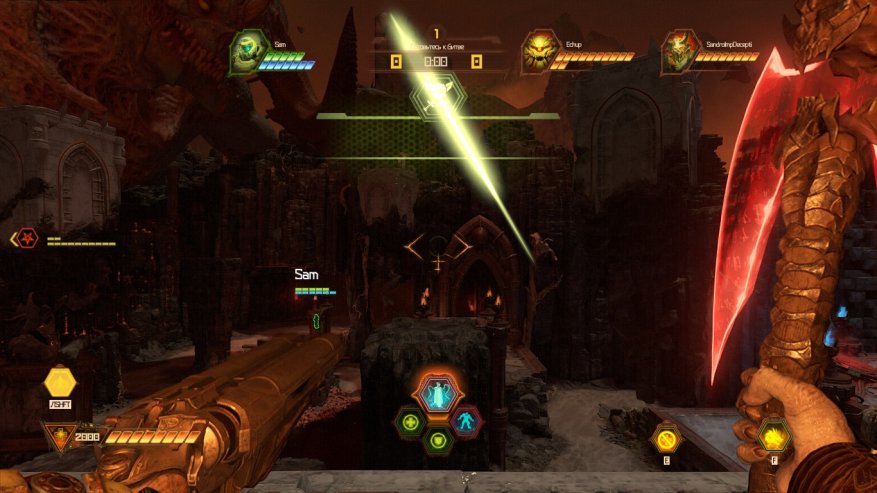Use the crossed-out circle ability icon
Screen dimensions: 877x493
point(665,437)
